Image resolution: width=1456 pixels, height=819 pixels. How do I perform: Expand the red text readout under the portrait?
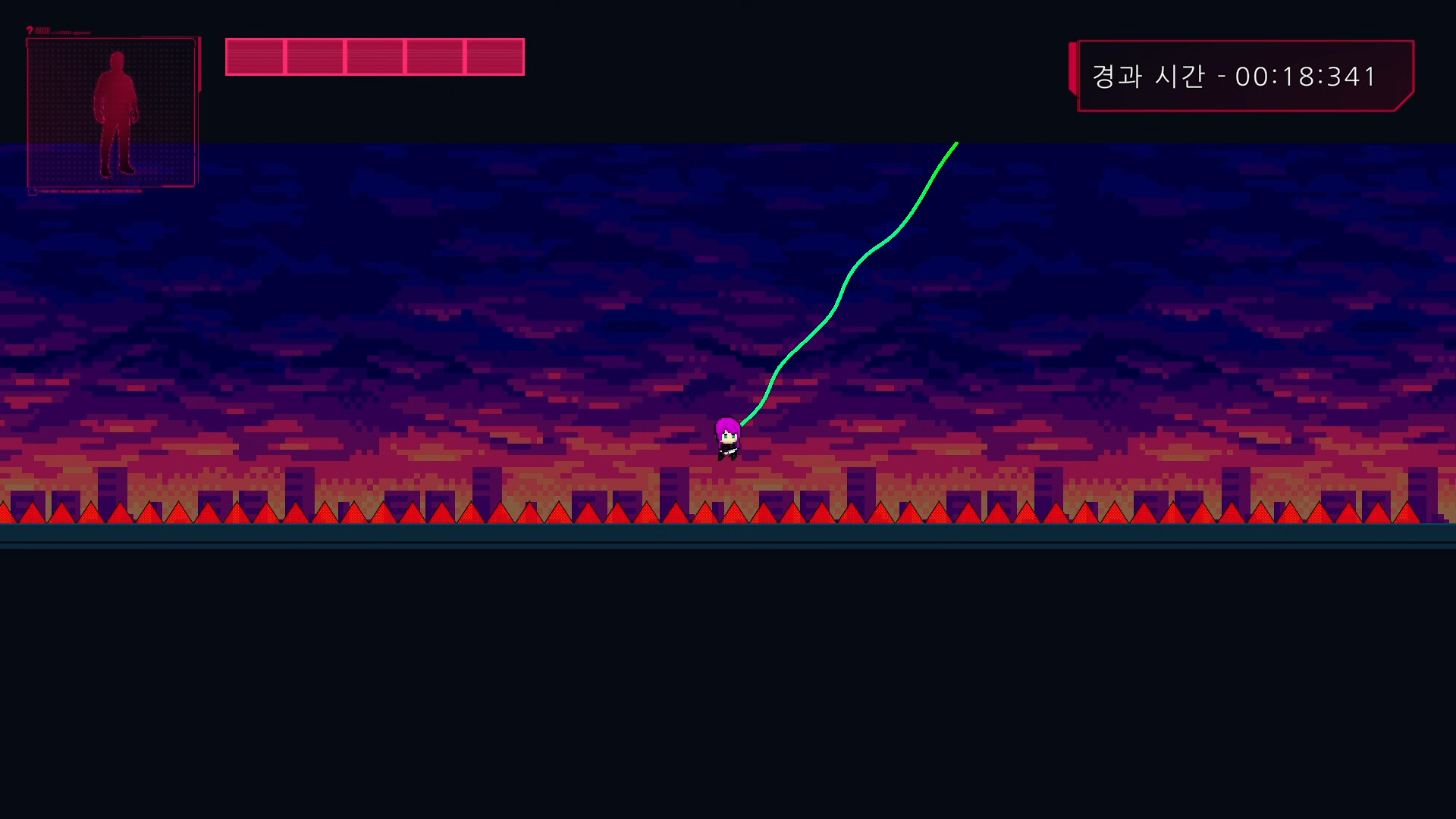(x=91, y=191)
